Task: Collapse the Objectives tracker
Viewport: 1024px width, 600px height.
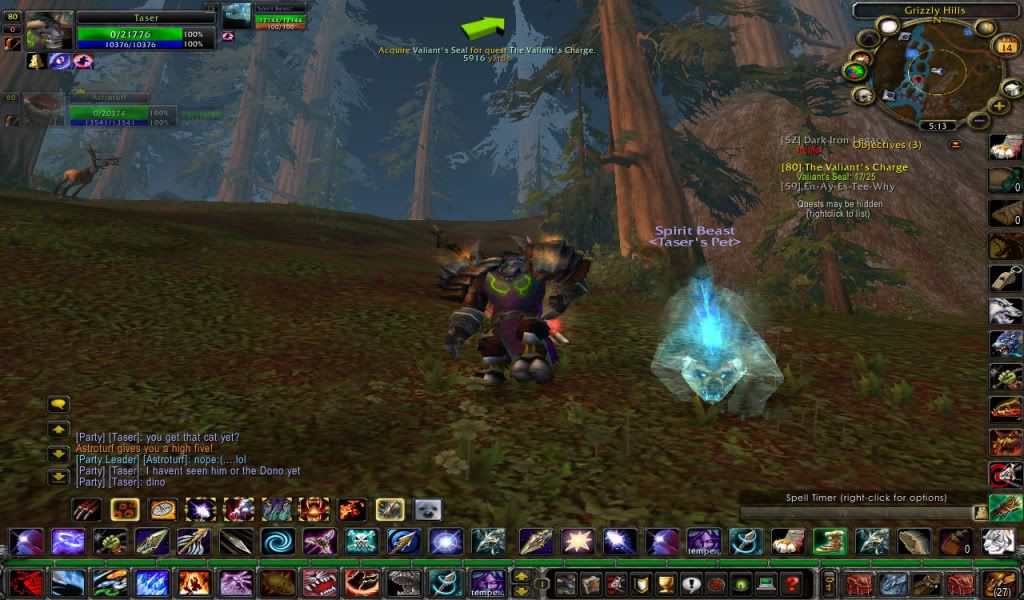Action: tap(955, 144)
